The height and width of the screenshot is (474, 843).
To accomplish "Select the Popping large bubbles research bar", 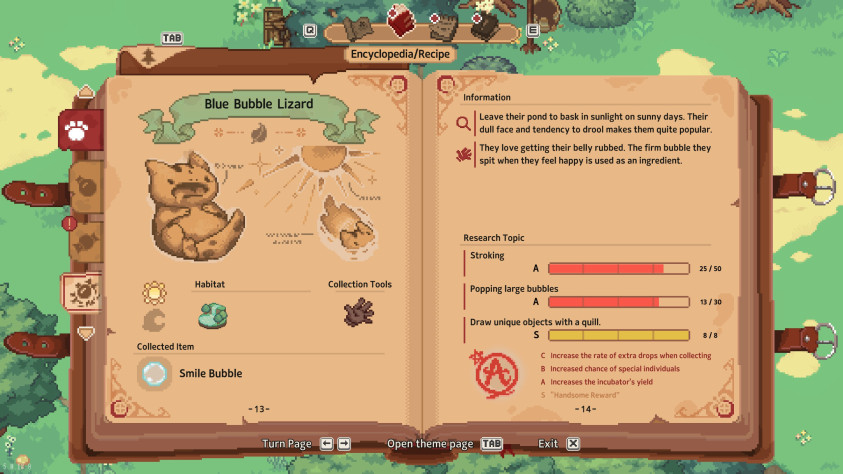I will (618, 302).
